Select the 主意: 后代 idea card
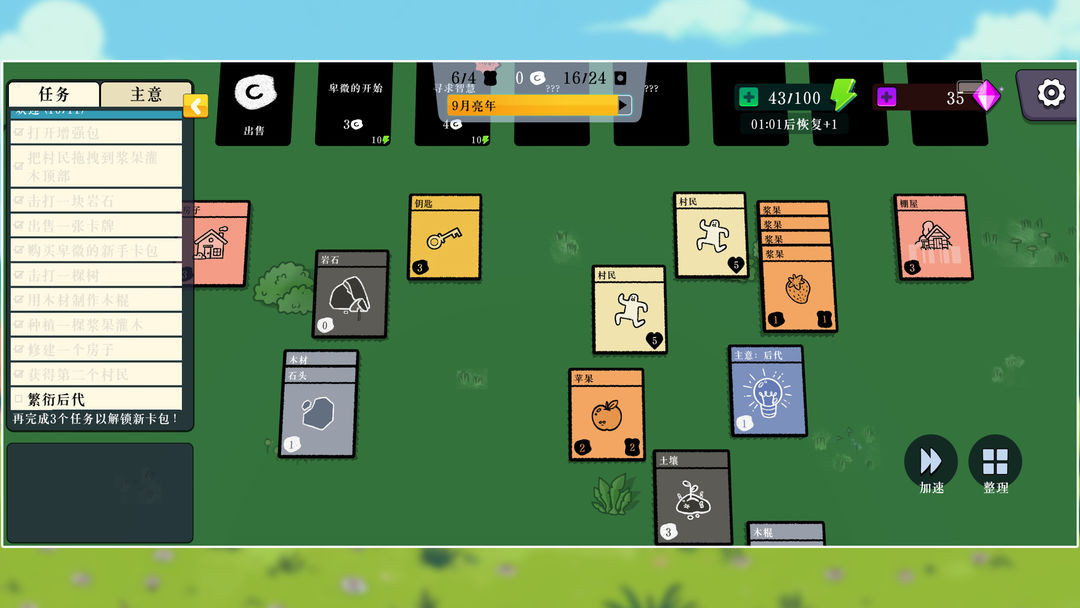This screenshot has width=1080, height=608. (x=767, y=392)
